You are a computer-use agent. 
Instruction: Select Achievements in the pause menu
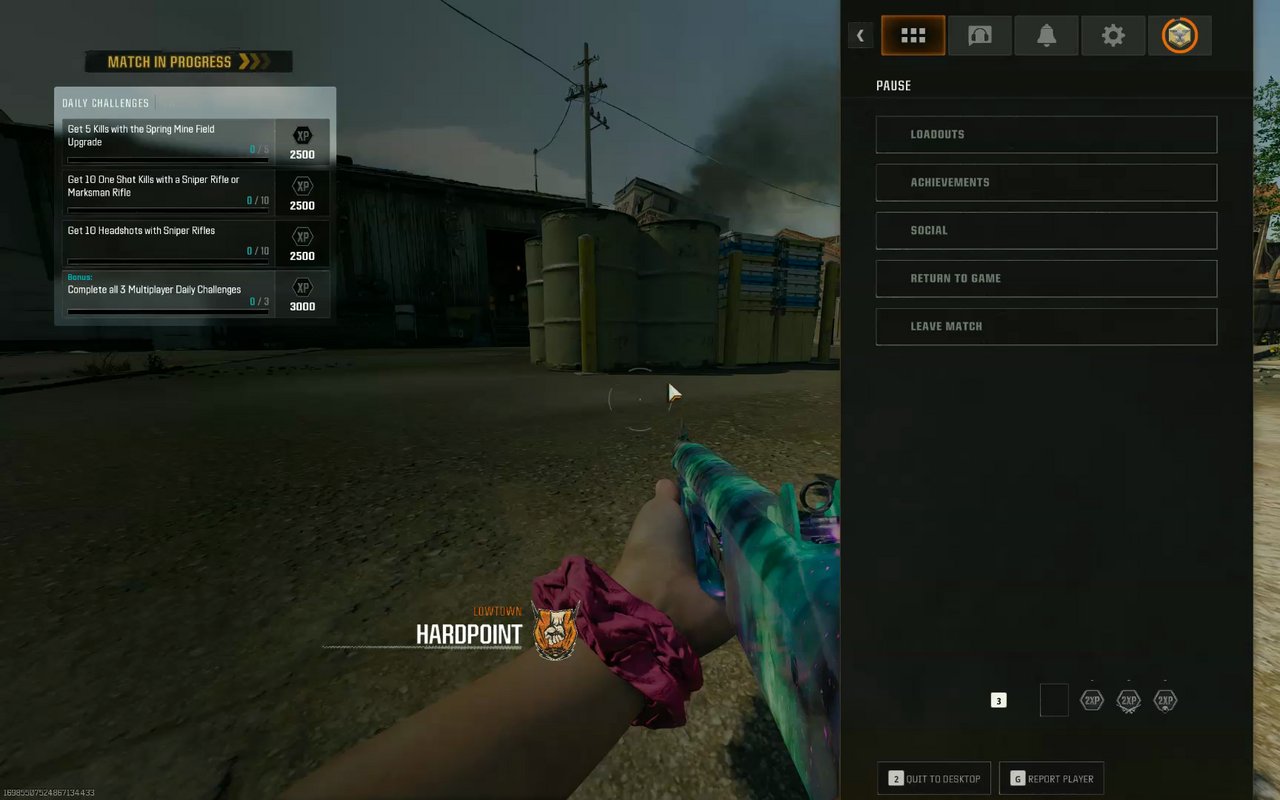(x=1046, y=182)
